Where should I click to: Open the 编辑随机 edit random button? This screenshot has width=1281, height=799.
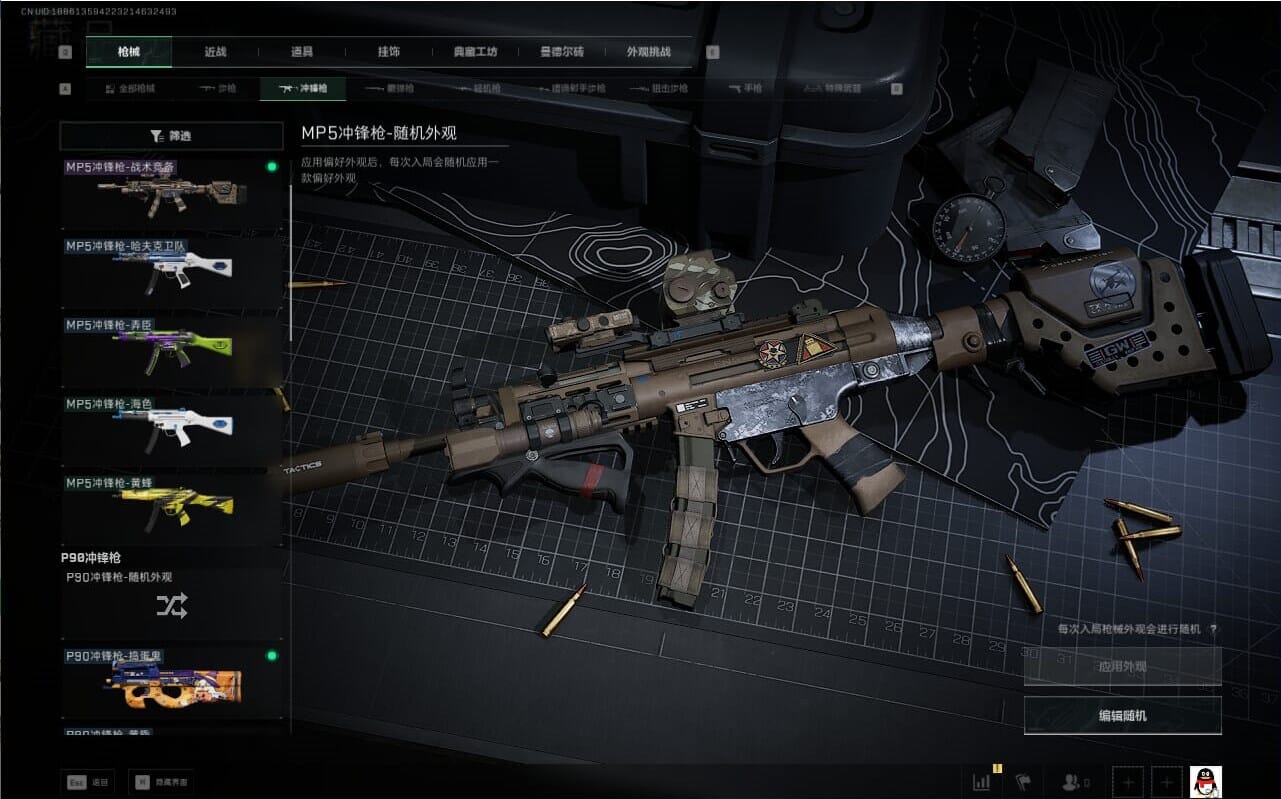1122,715
